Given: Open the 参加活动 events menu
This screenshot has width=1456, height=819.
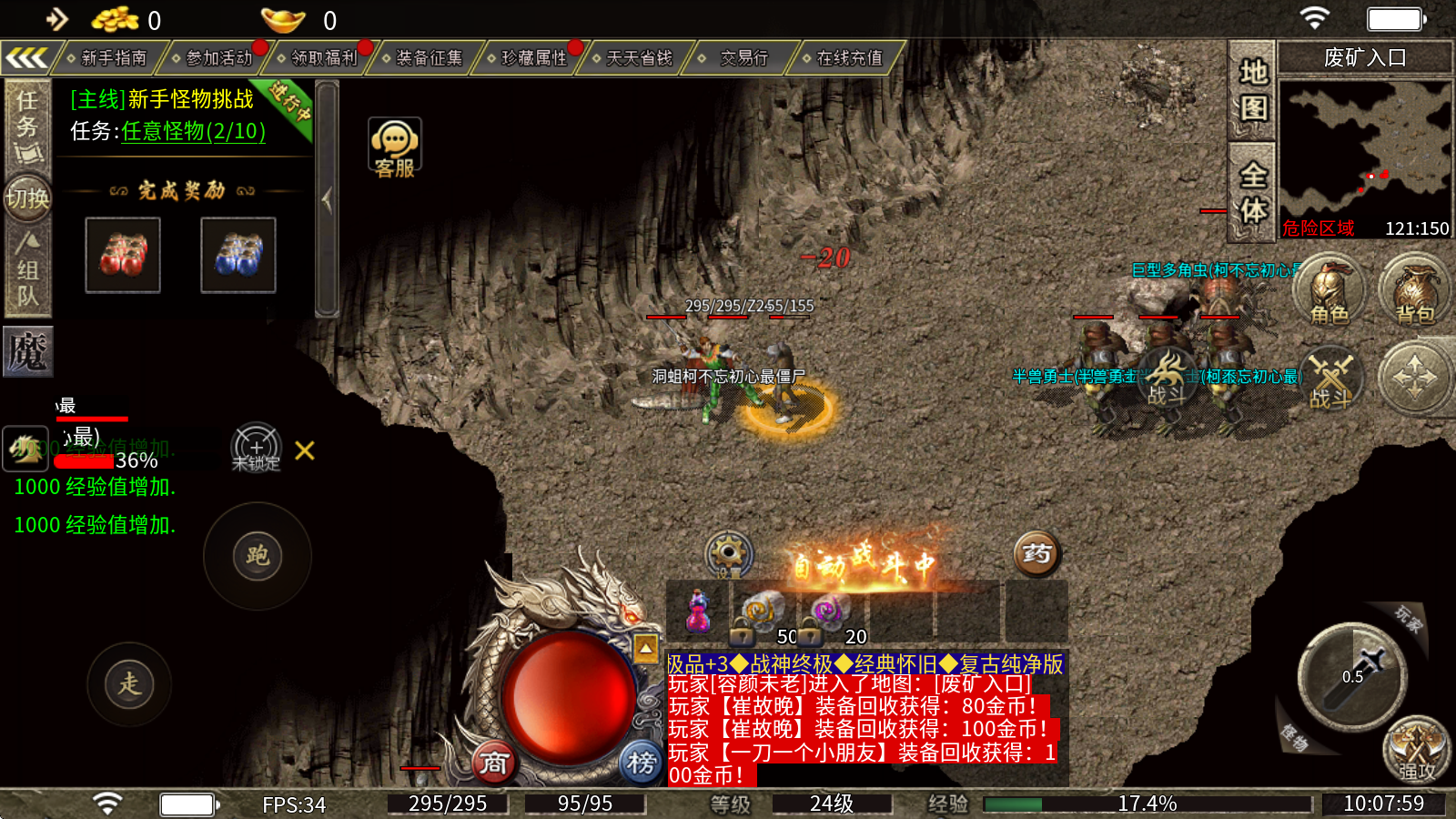Looking at the screenshot, I should 218,58.
